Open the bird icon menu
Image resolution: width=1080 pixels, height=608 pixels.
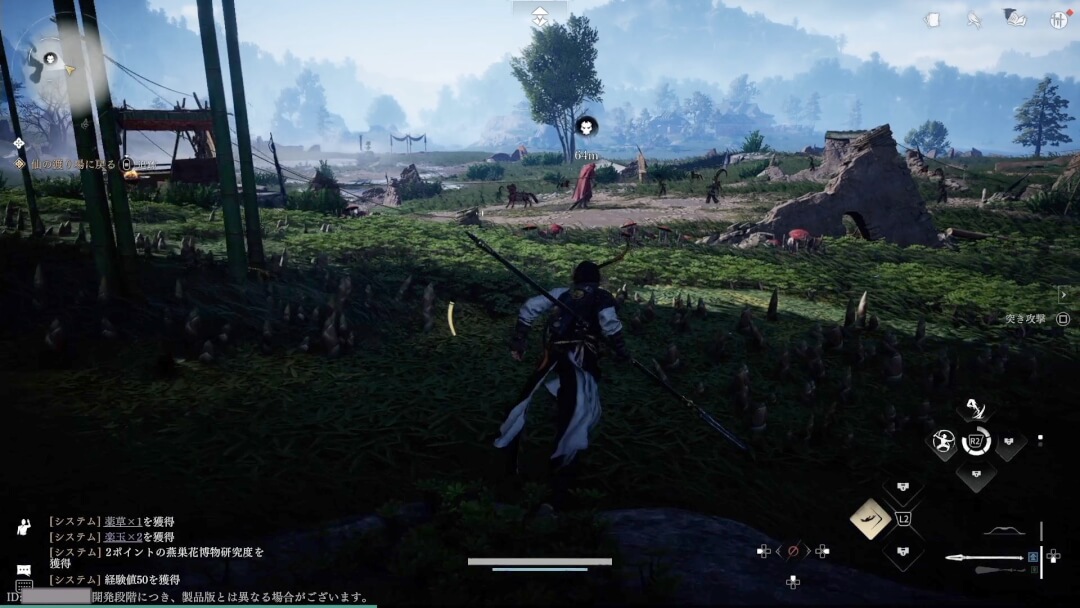coord(974,19)
